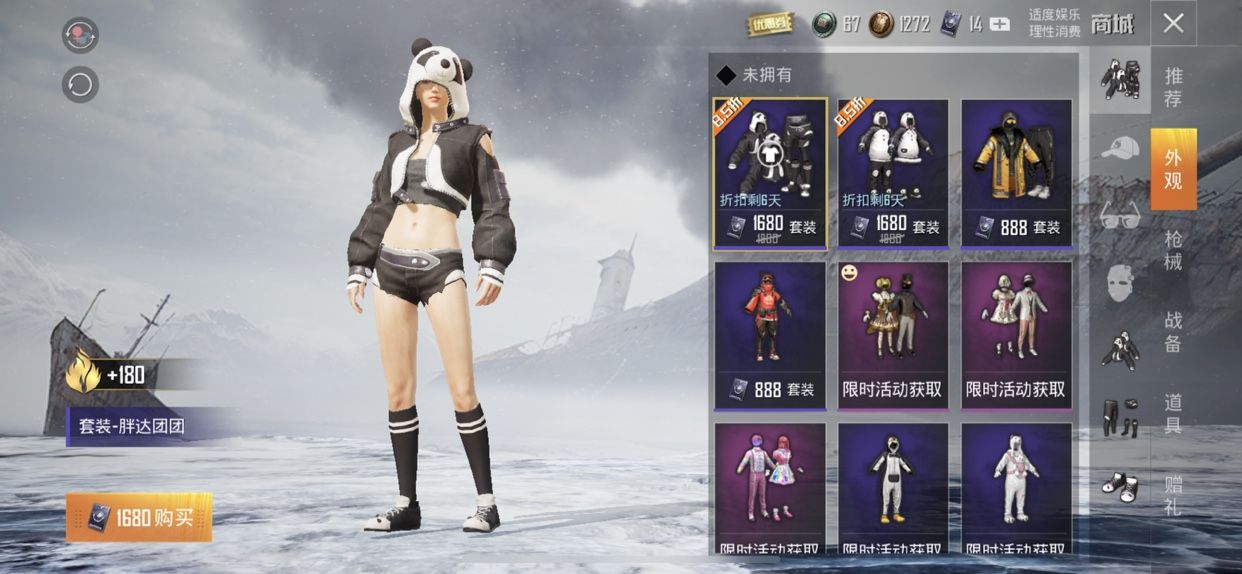
Task: Open the 道具 items tab
Action: [x=1173, y=413]
